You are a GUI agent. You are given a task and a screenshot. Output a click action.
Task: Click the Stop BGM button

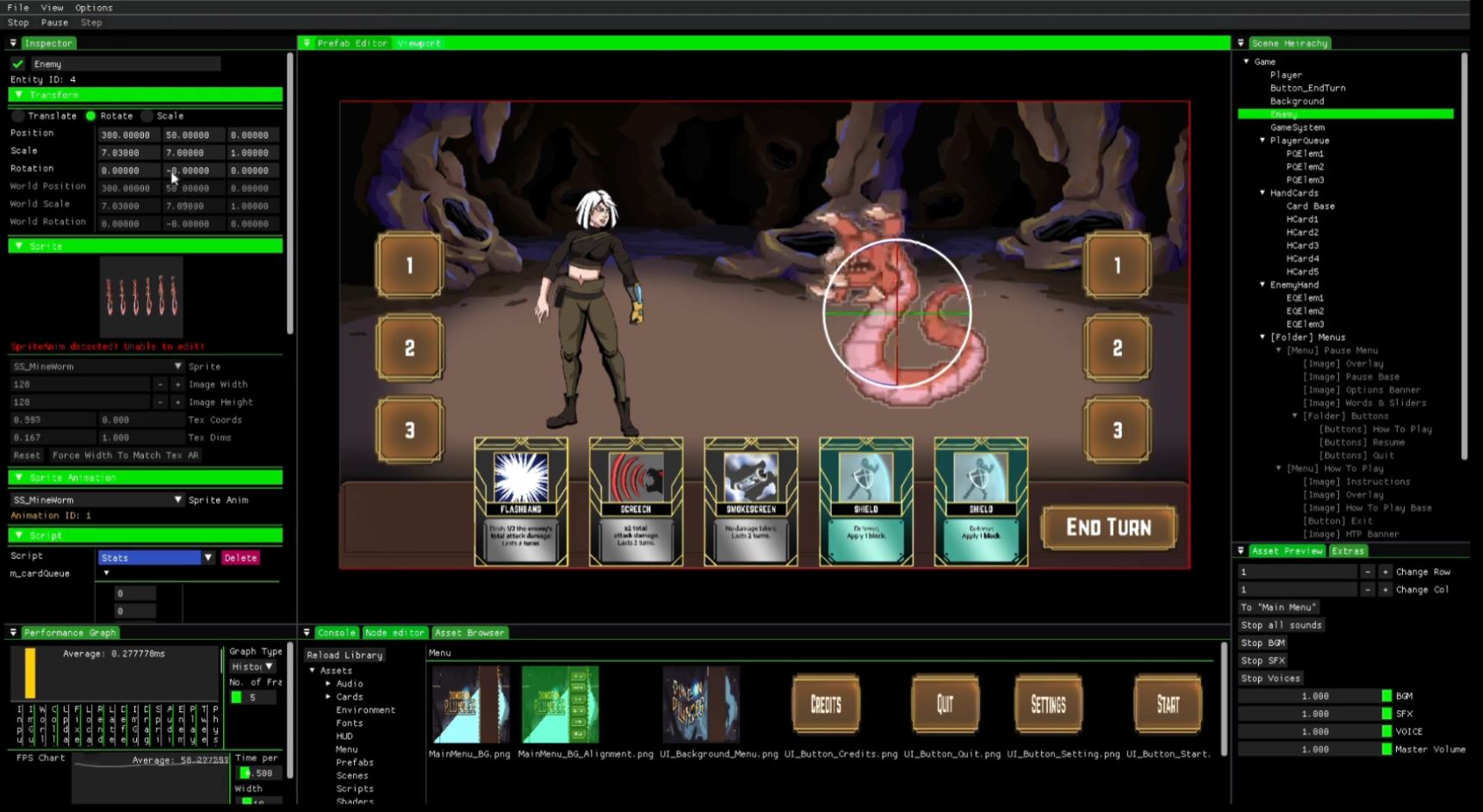click(1263, 643)
